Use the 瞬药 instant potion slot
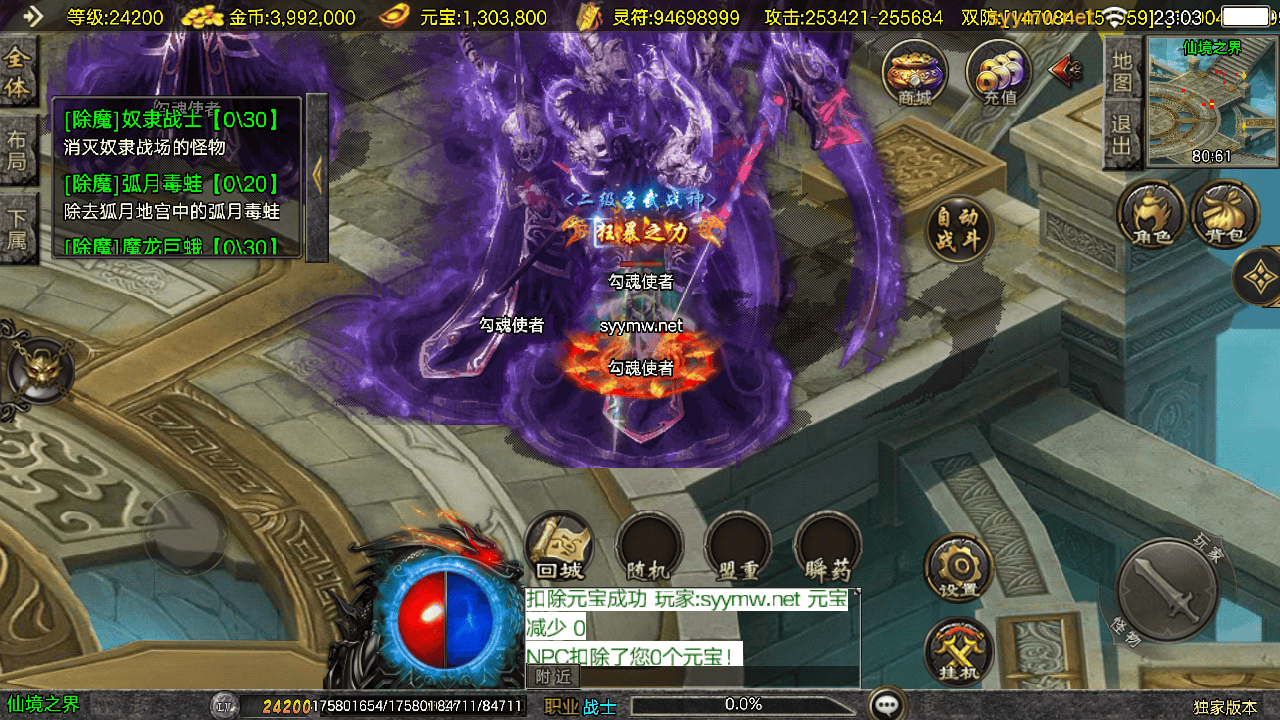Image resolution: width=1280 pixels, height=720 pixels. click(827, 546)
